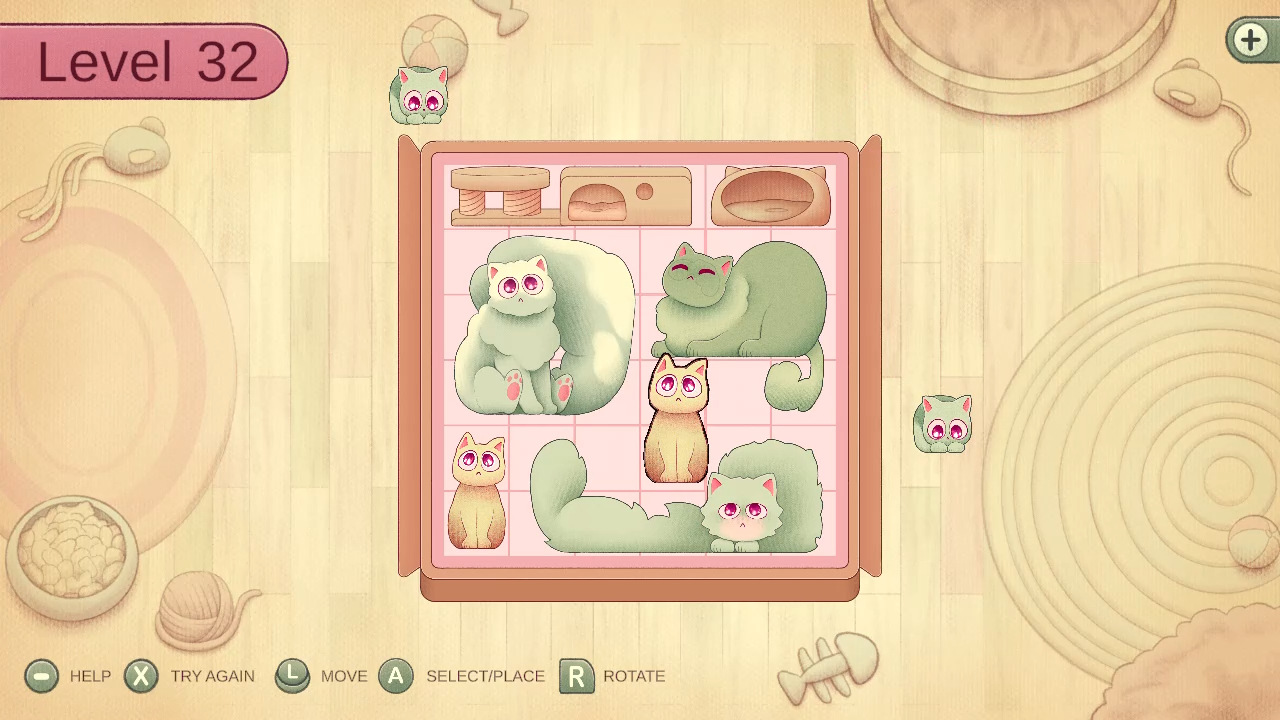
Task: Select the small green cat right of the box
Action: pyautogui.click(x=941, y=423)
